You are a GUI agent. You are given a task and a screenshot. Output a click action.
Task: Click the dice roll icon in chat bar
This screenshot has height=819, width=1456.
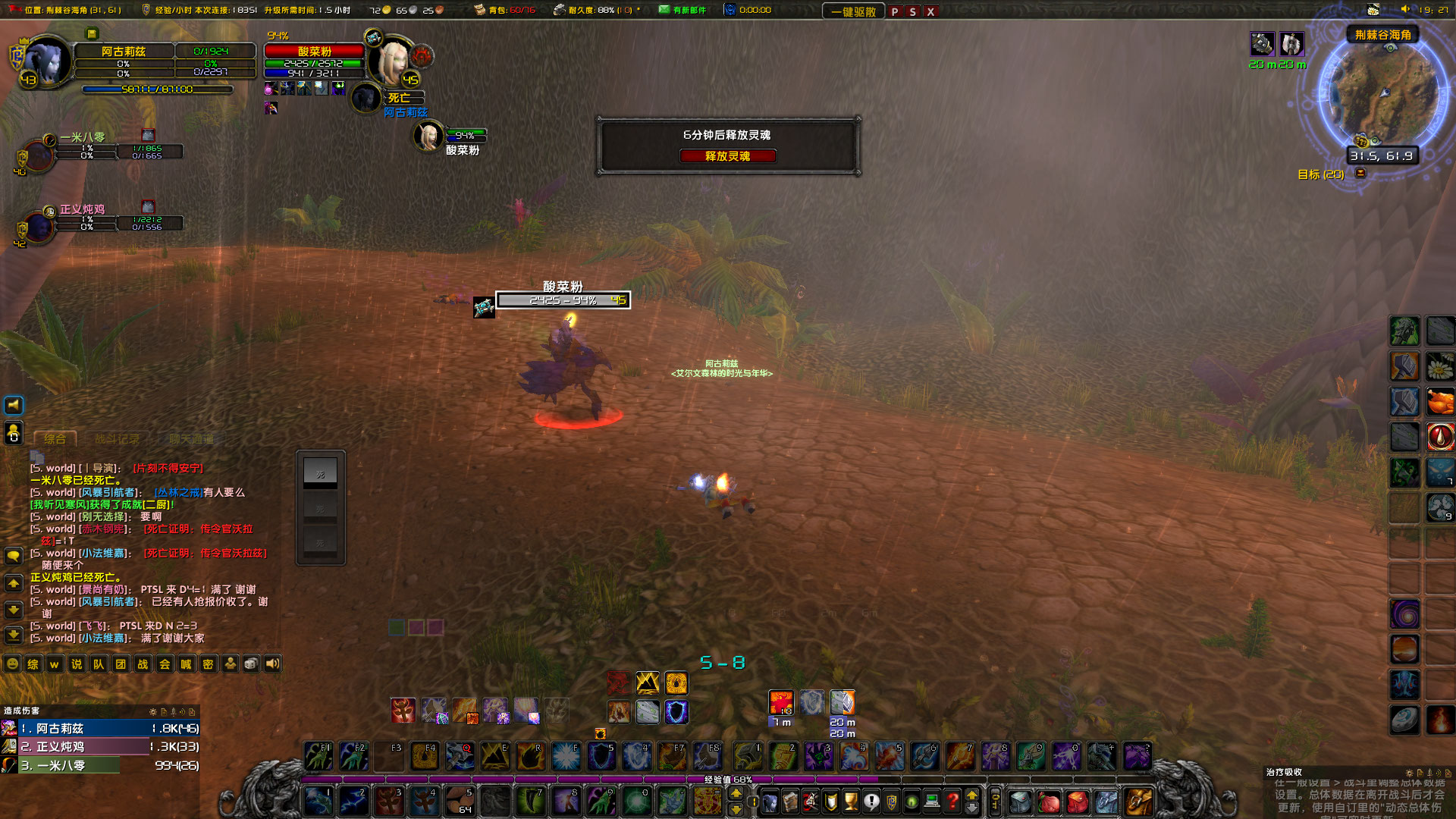[x=250, y=664]
